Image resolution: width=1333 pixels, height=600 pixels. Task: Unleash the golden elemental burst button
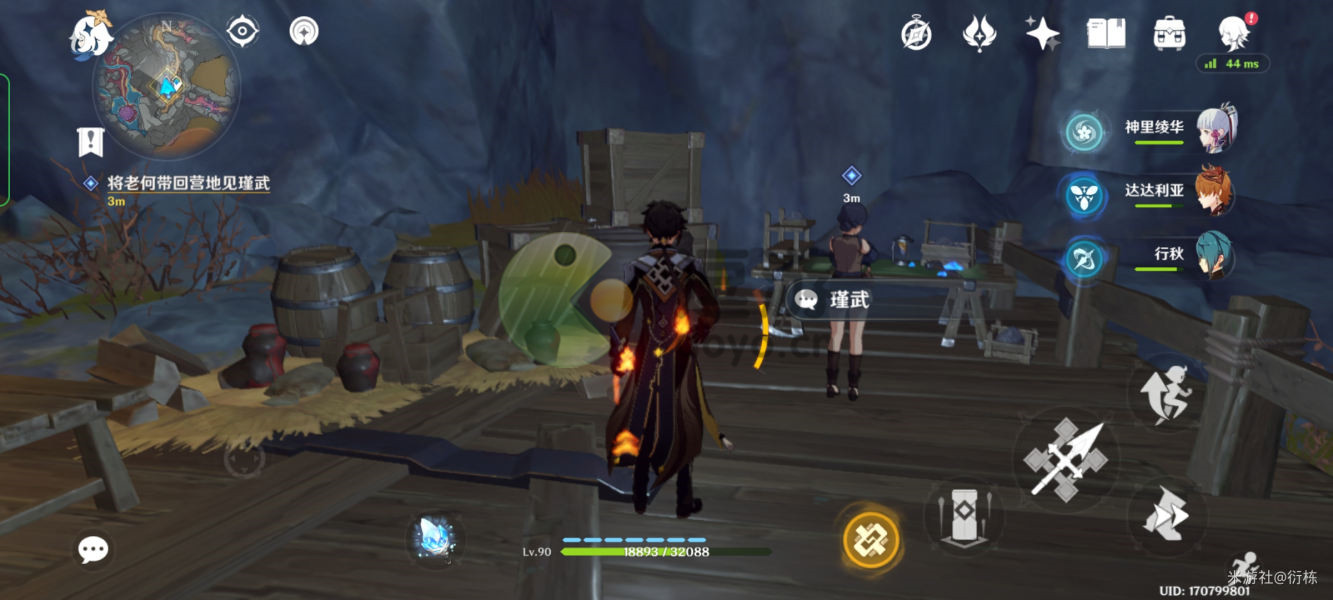point(871,540)
